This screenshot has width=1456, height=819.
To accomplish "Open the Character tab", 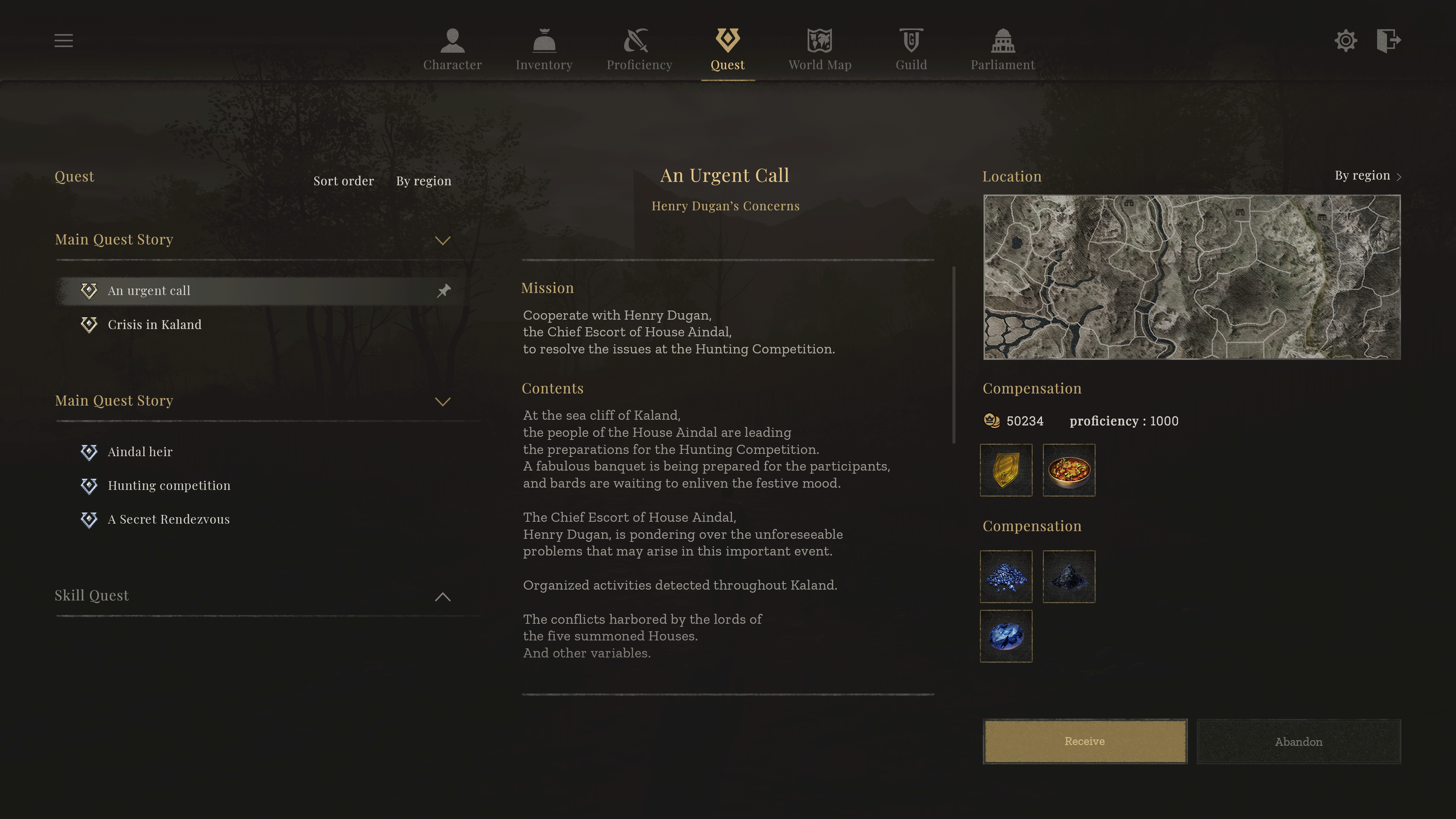I will tap(452, 50).
